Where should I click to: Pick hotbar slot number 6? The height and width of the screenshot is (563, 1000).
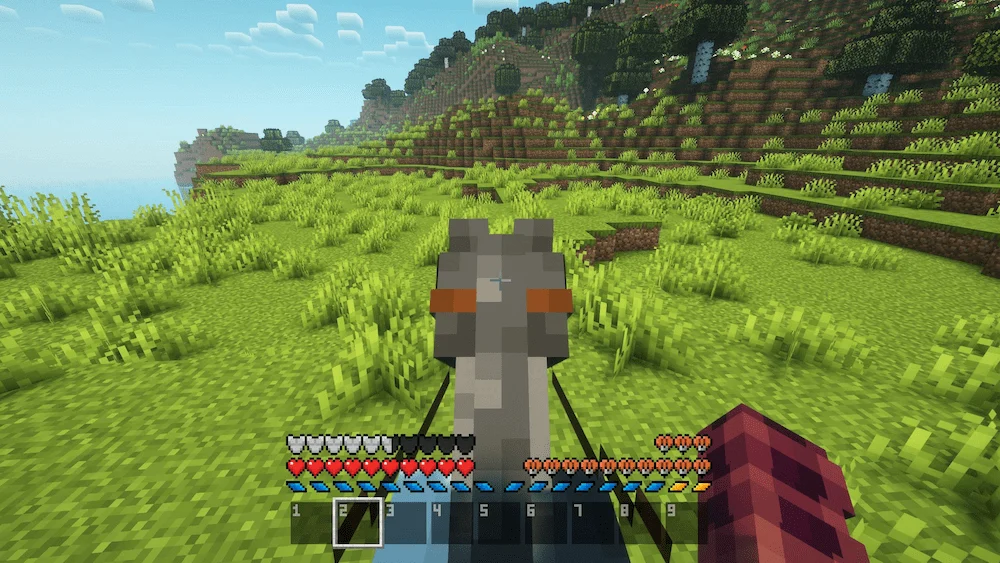pyautogui.click(x=546, y=523)
